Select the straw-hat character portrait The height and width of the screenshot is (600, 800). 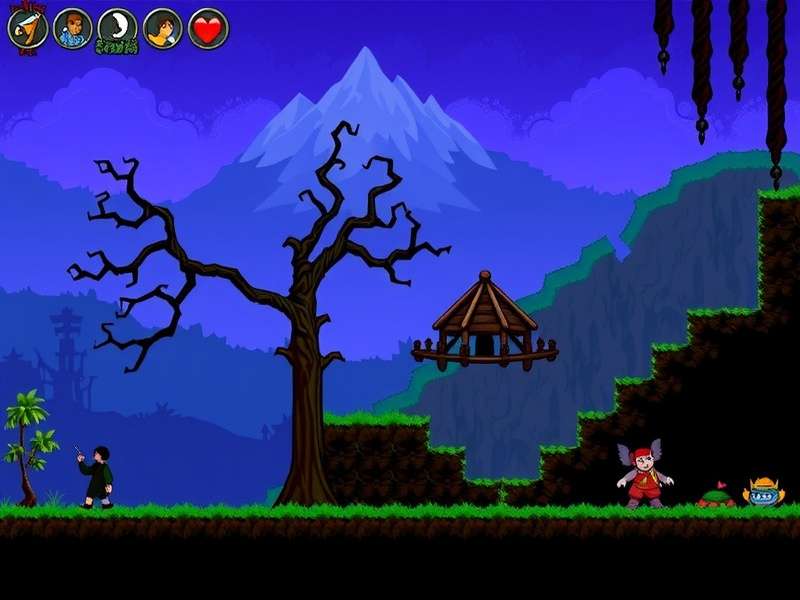[27, 28]
